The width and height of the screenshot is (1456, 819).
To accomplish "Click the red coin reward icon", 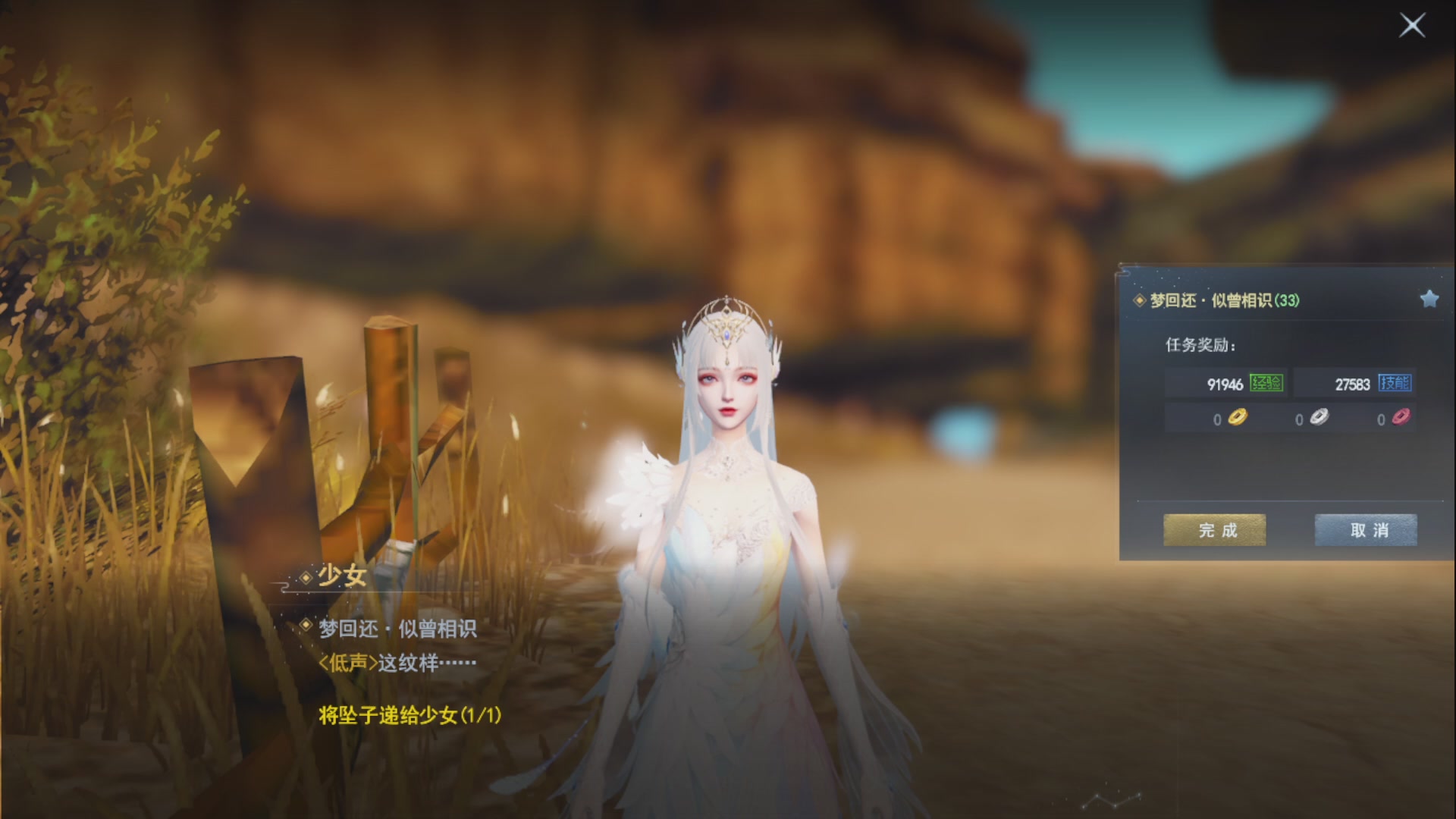I will click(1399, 419).
